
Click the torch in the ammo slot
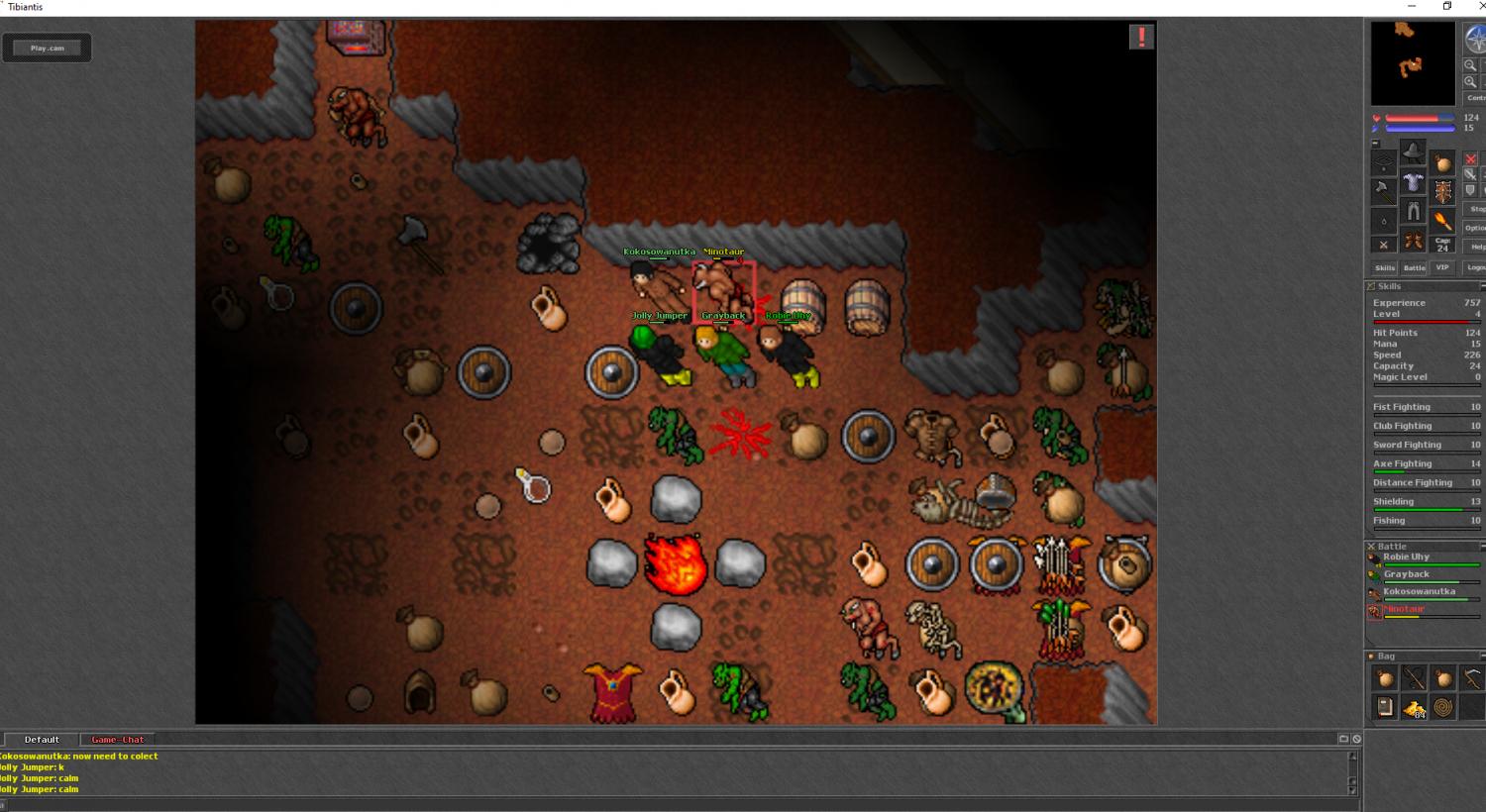1443,221
